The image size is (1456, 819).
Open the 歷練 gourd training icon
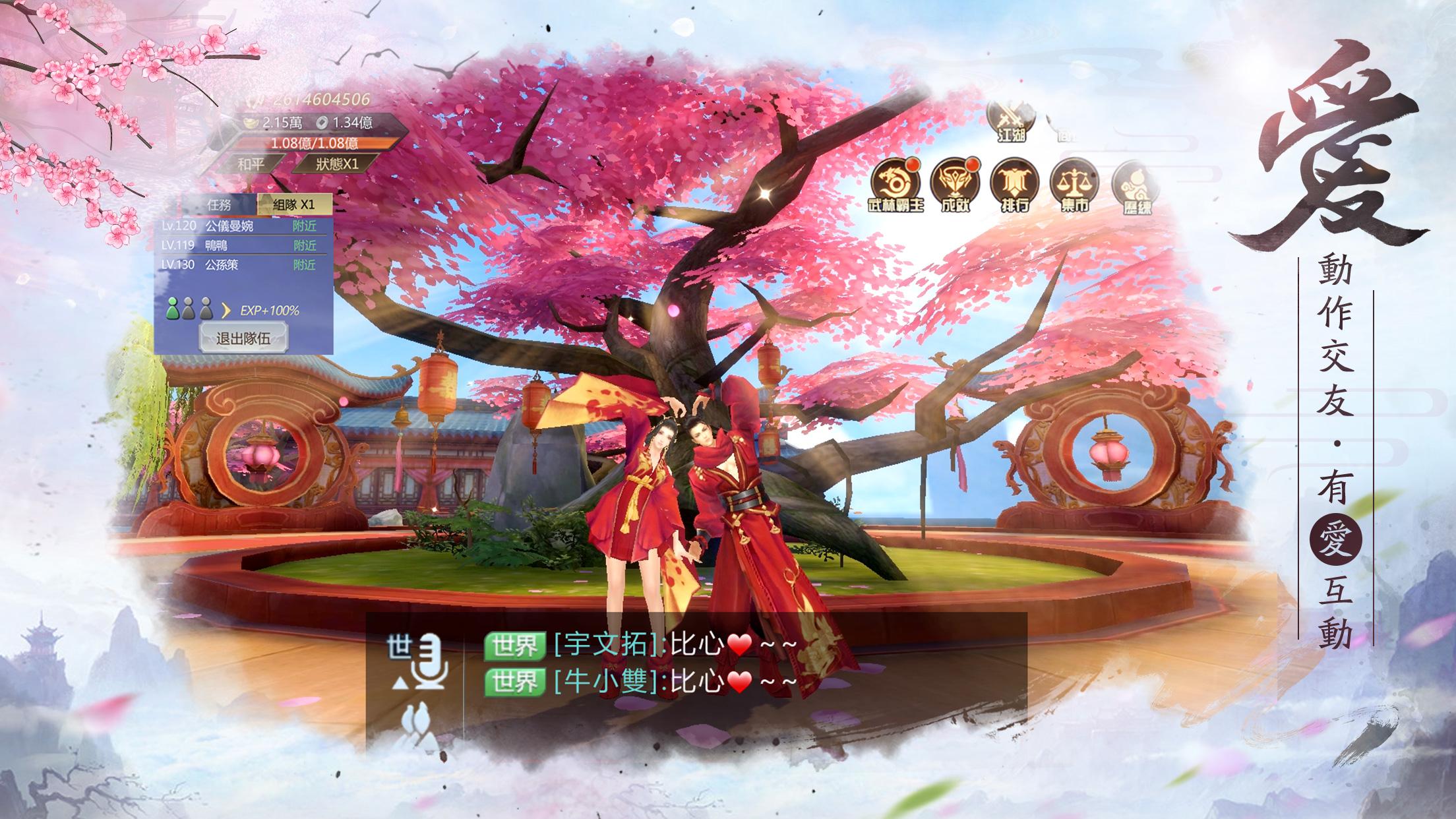pos(1134,186)
